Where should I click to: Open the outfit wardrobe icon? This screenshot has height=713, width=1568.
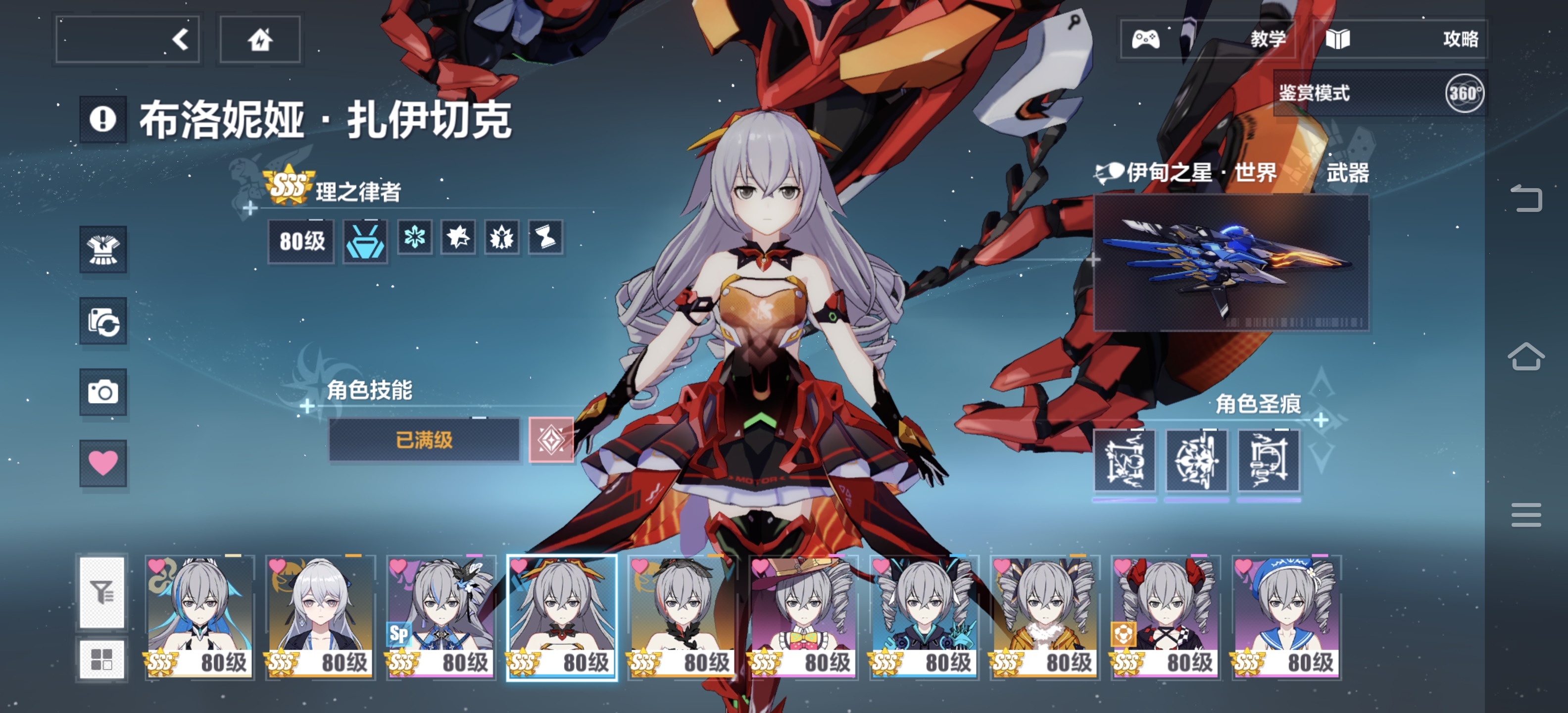(x=103, y=250)
